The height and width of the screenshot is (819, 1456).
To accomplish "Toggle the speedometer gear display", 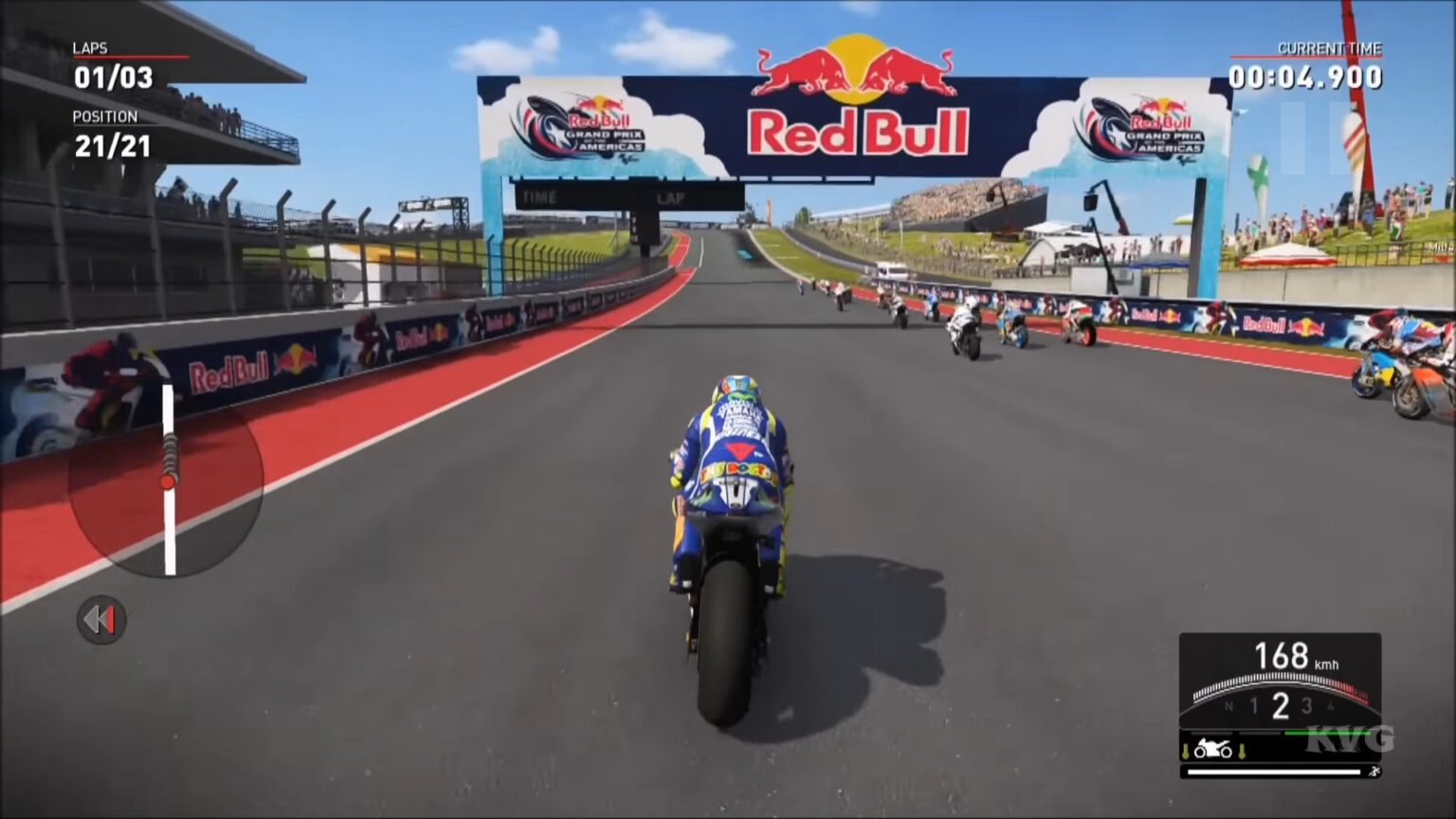I will pos(1280,705).
